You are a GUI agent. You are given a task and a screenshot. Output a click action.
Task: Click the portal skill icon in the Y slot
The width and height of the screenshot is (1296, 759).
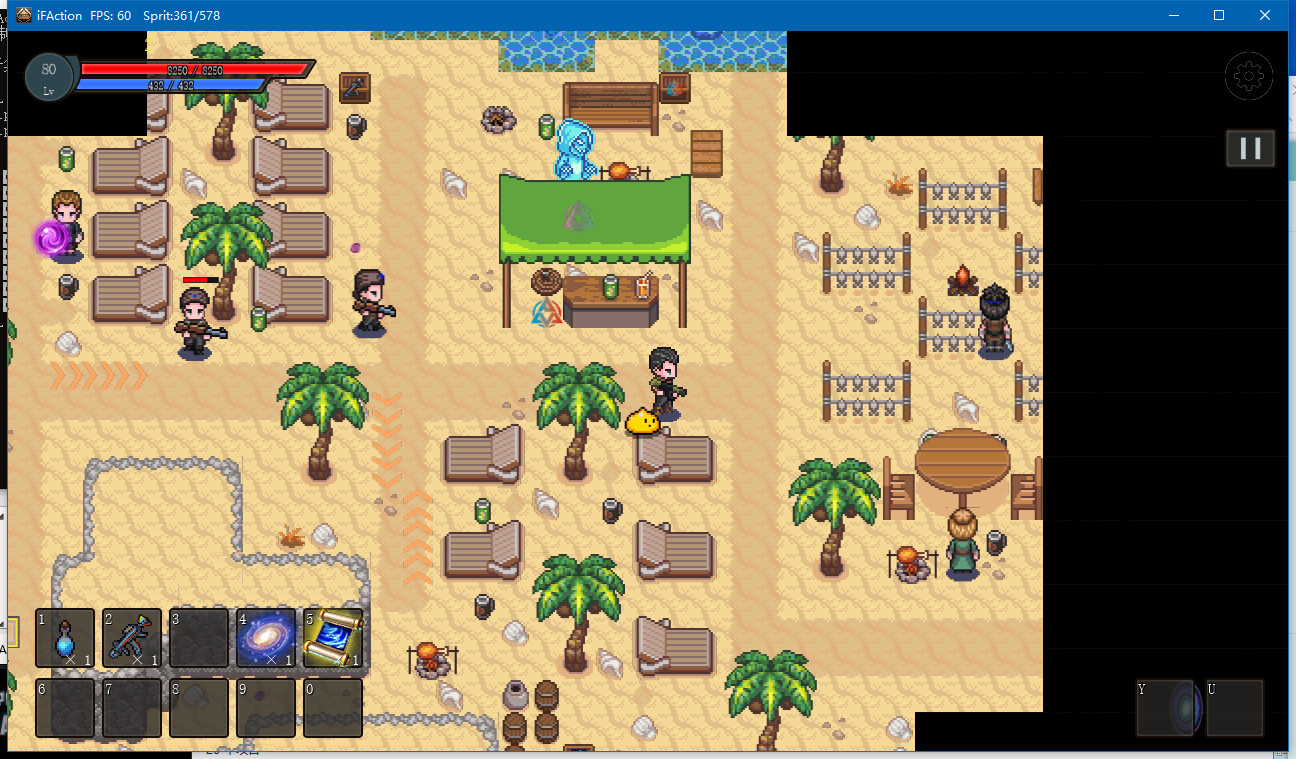[1170, 708]
